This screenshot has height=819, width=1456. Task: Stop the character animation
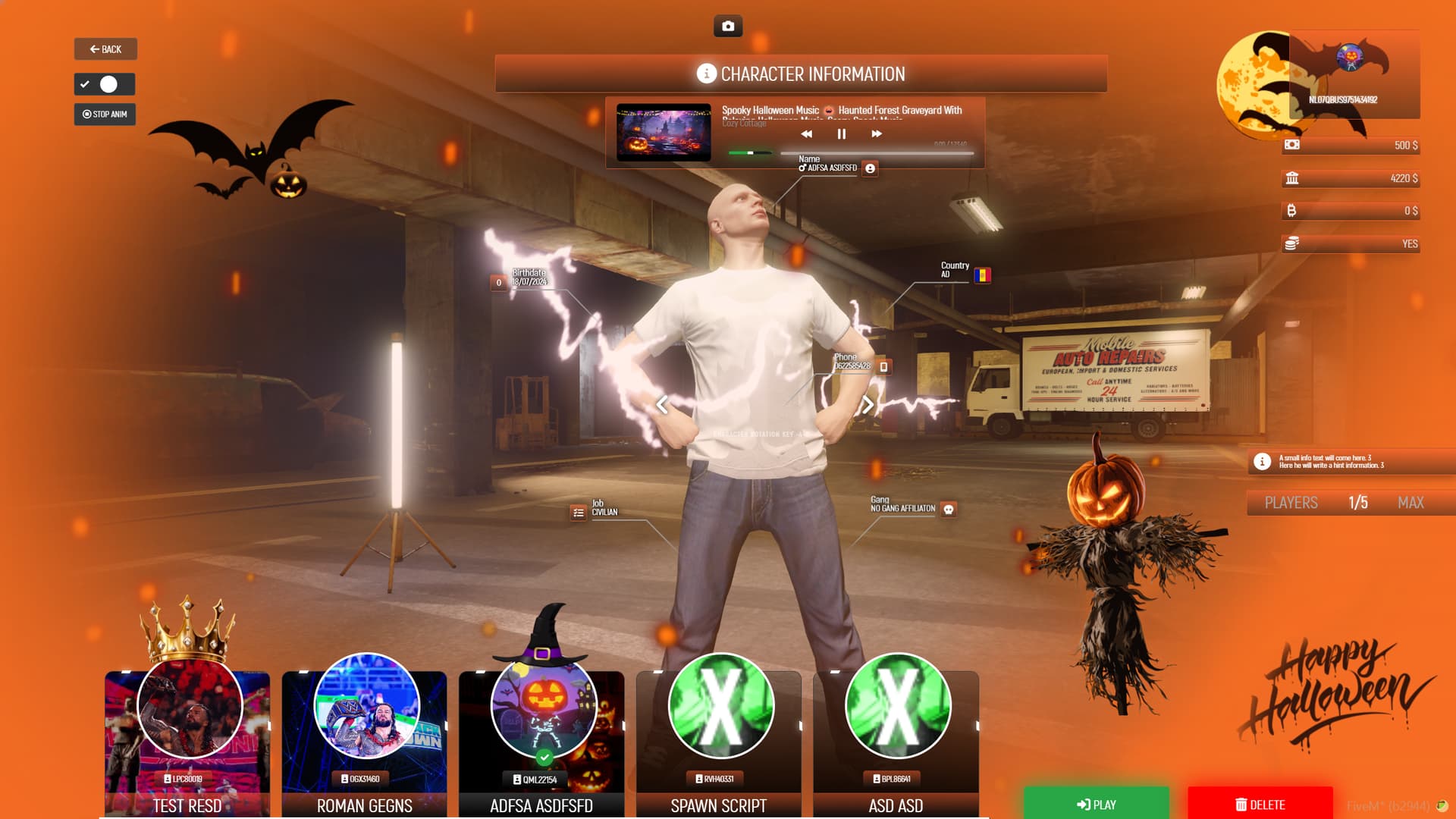point(105,115)
